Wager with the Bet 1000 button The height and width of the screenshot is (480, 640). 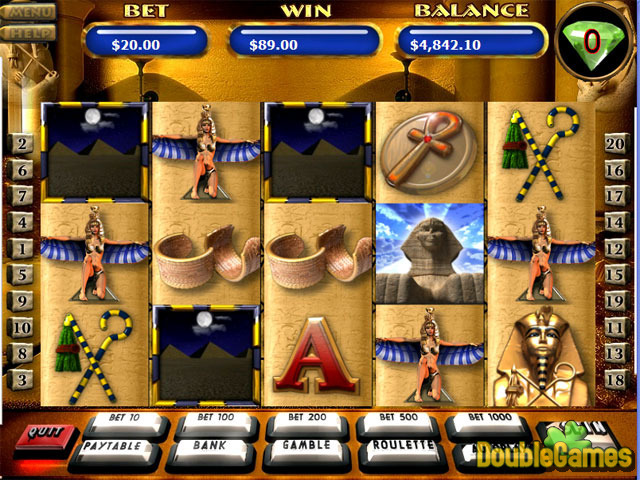[486, 420]
